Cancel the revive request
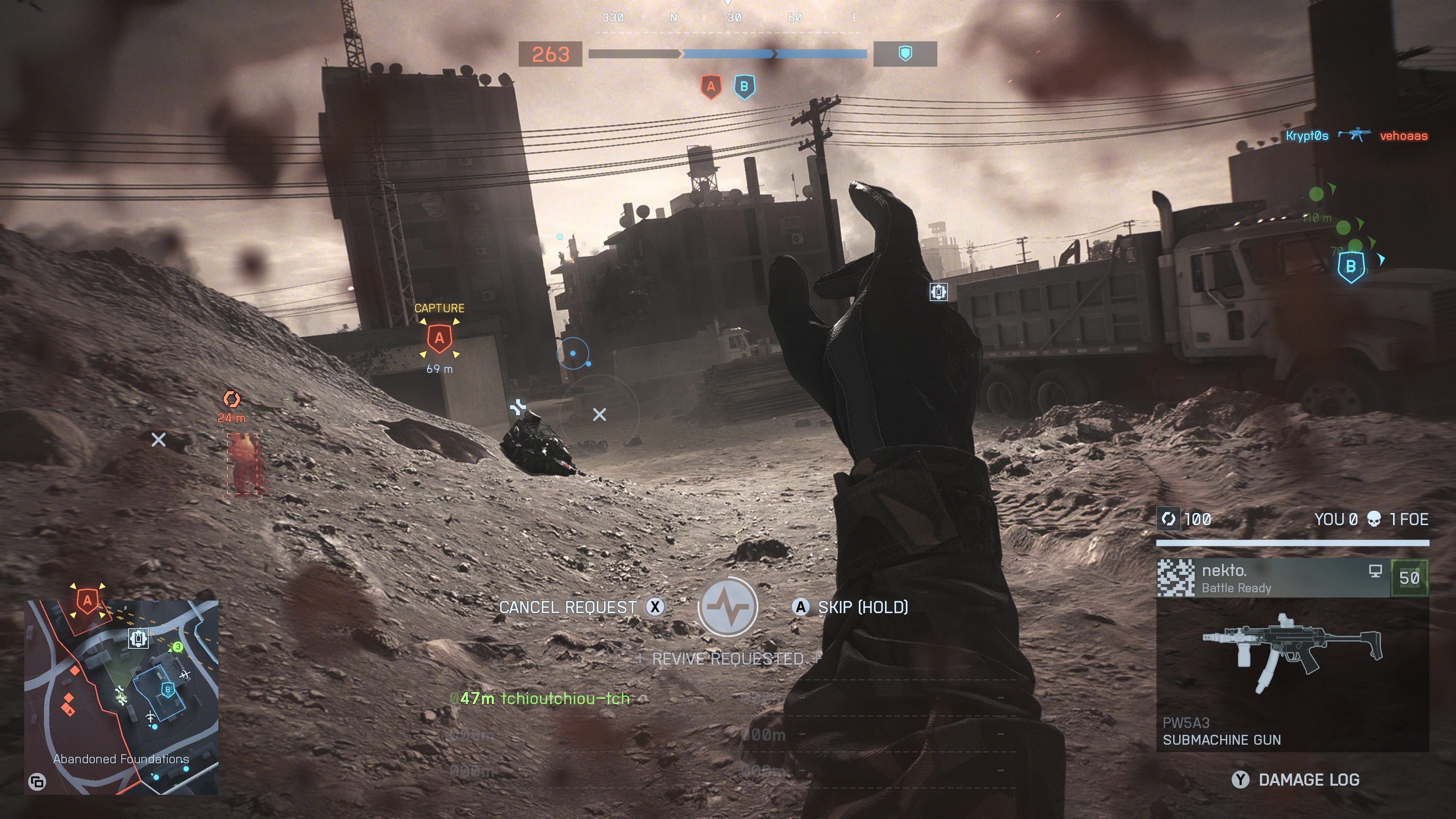 click(x=654, y=607)
